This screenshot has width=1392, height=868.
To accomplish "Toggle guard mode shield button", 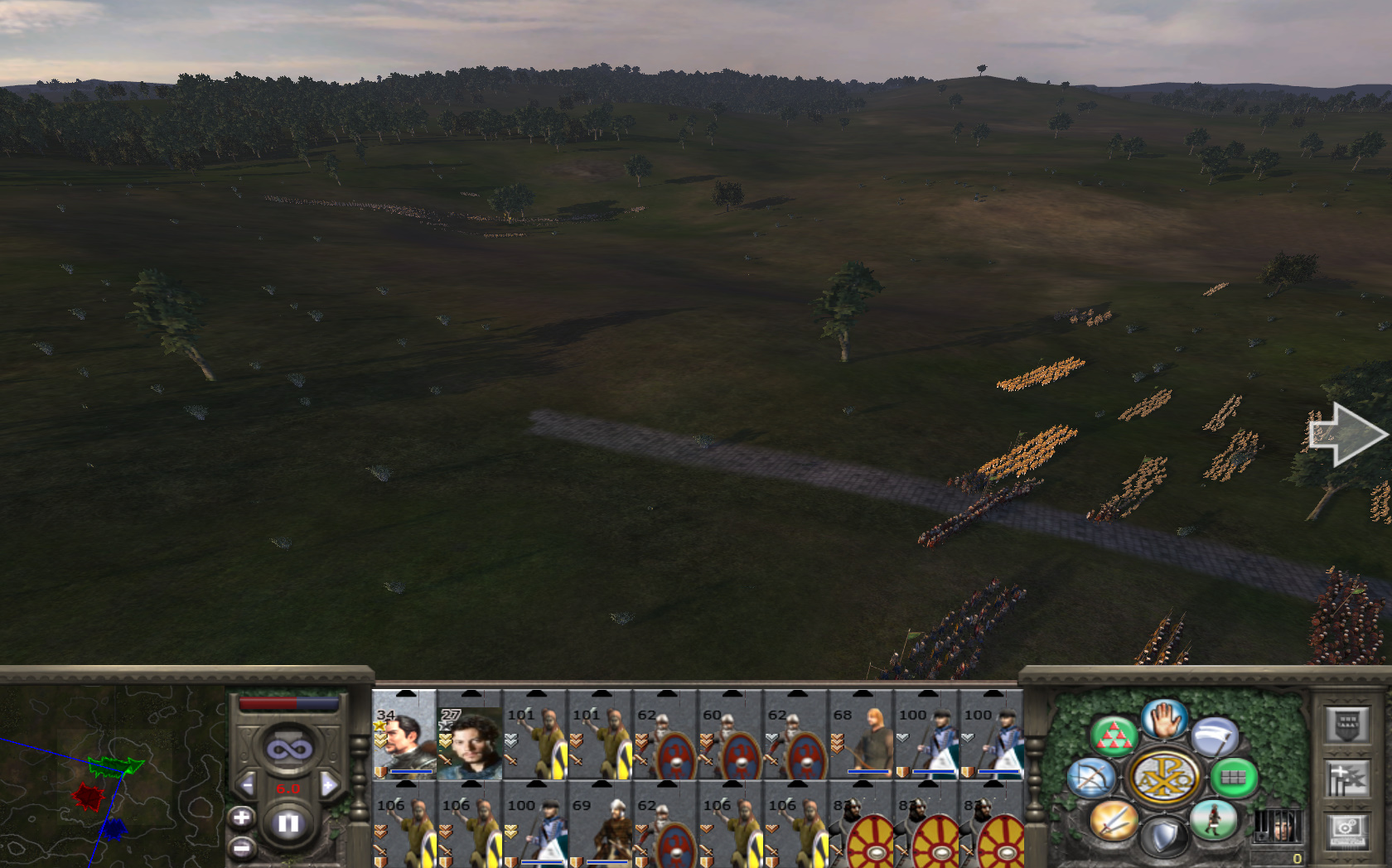I will tap(1163, 837).
